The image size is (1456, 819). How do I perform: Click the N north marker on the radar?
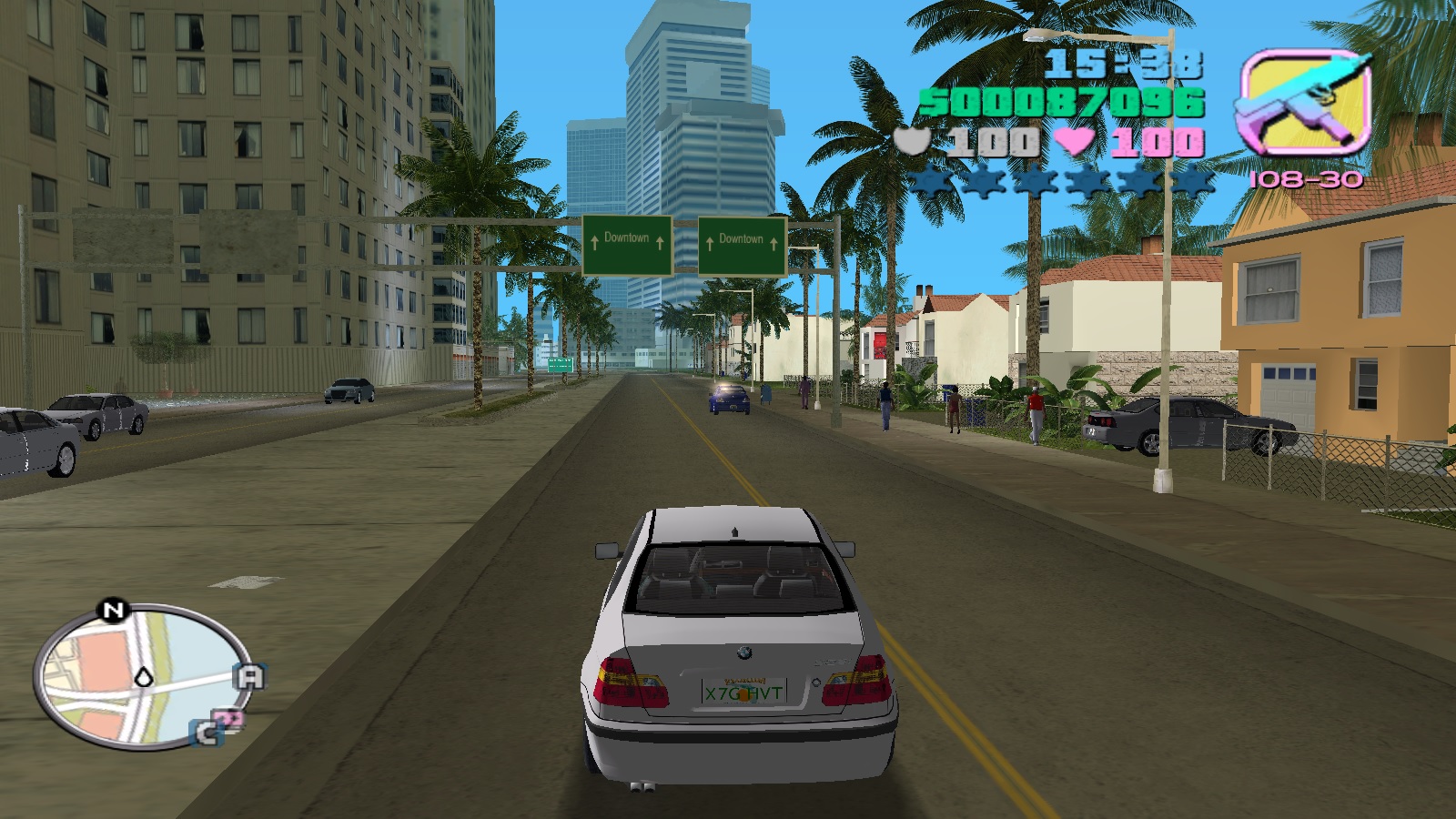coord(113,611)
